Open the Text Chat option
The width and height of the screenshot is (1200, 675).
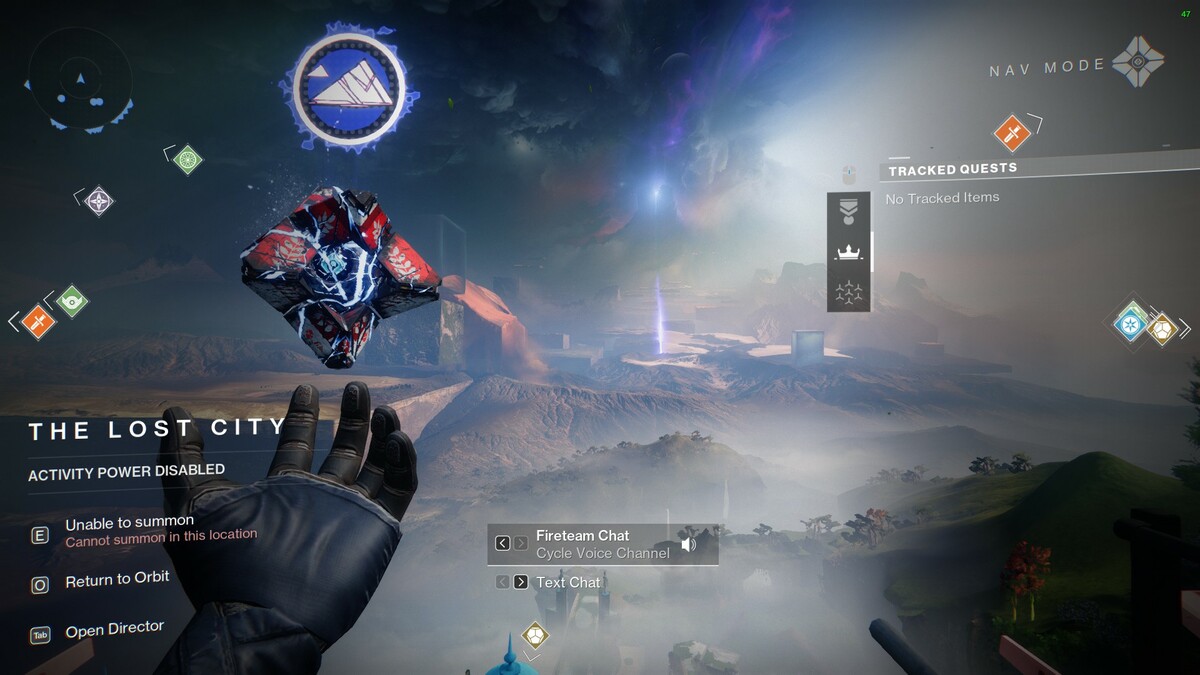click(568, 582)
